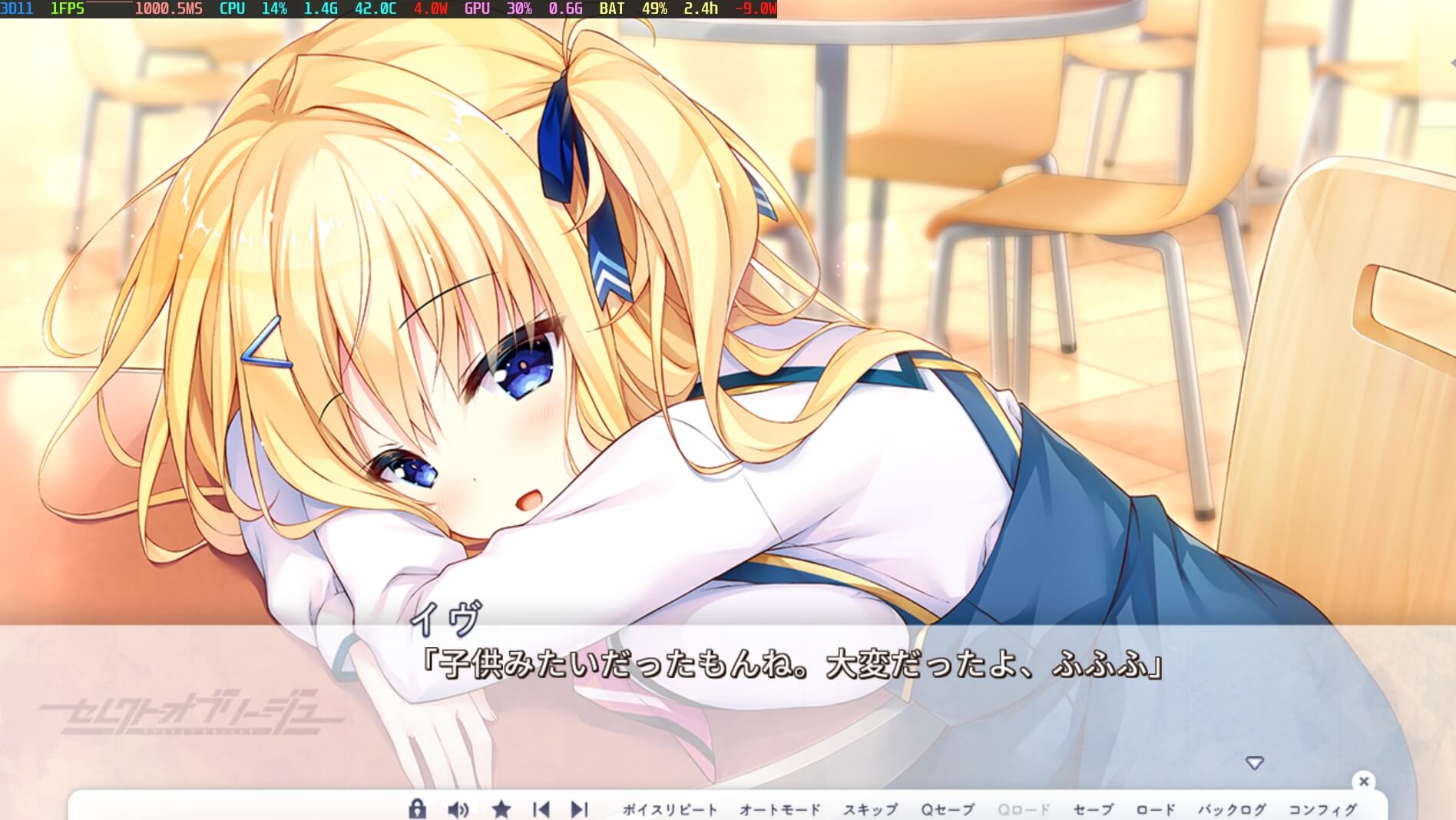Image resolution: width=1456 pixels, height=820 pixels.
Task: Click the ▽ page-advance triangle indicator
Action: pyautogui.click(x=1255, y=762)
